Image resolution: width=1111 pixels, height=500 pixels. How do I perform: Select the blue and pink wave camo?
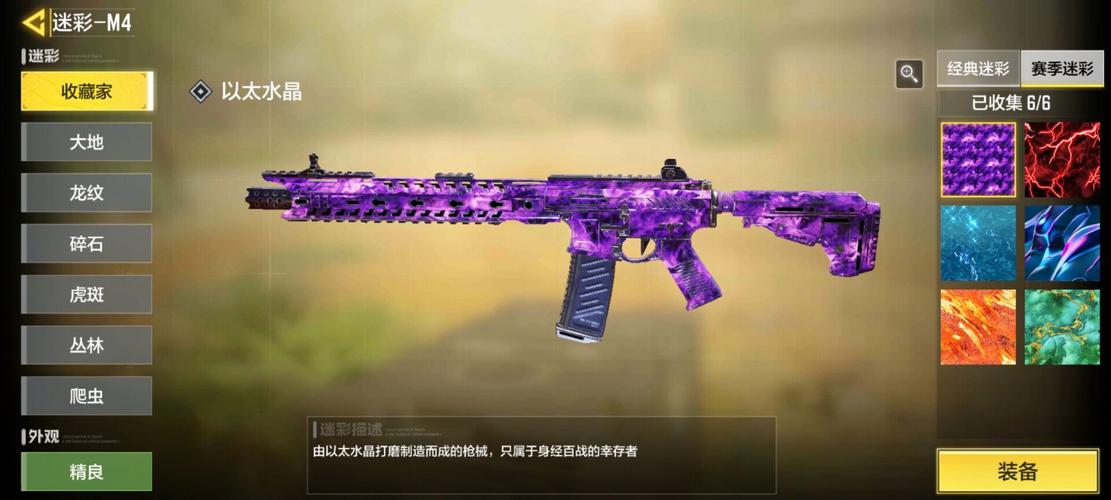[x=1062, y=243]
